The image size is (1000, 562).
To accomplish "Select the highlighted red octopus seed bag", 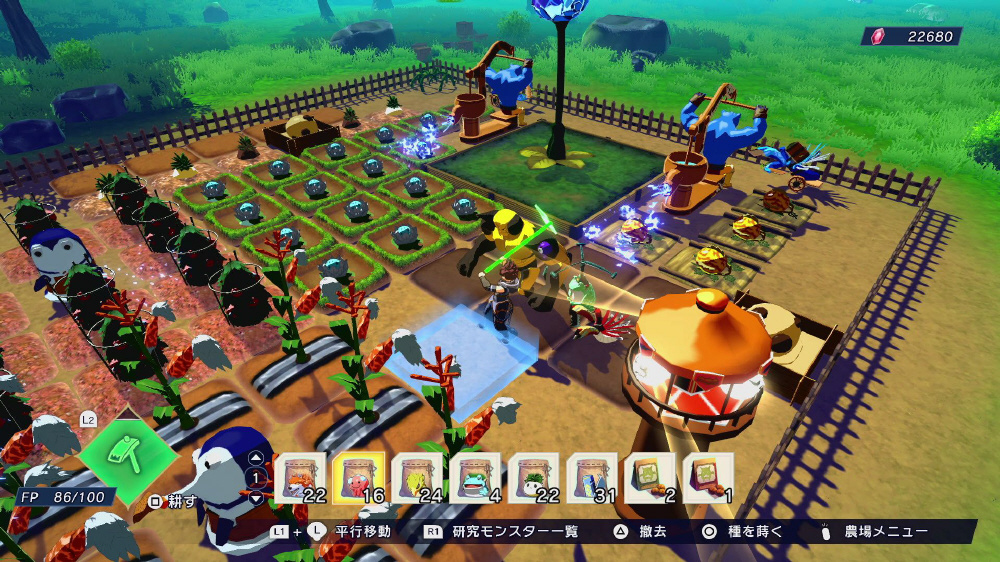I will (359, 478).
